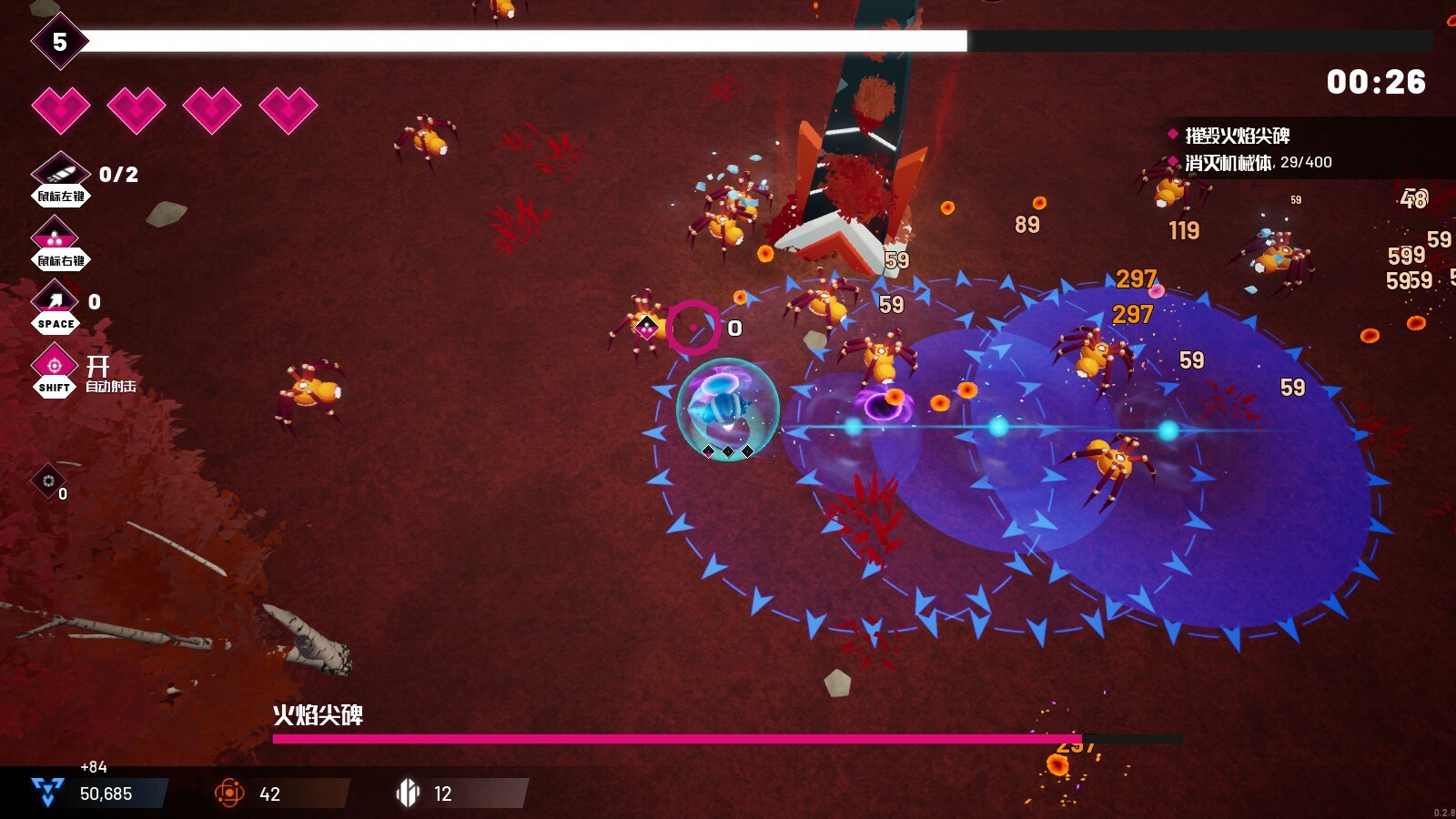The image size is (1456, 819).
Task: Click the white hexagon resource icon
Action: click(x=408, y=794)
